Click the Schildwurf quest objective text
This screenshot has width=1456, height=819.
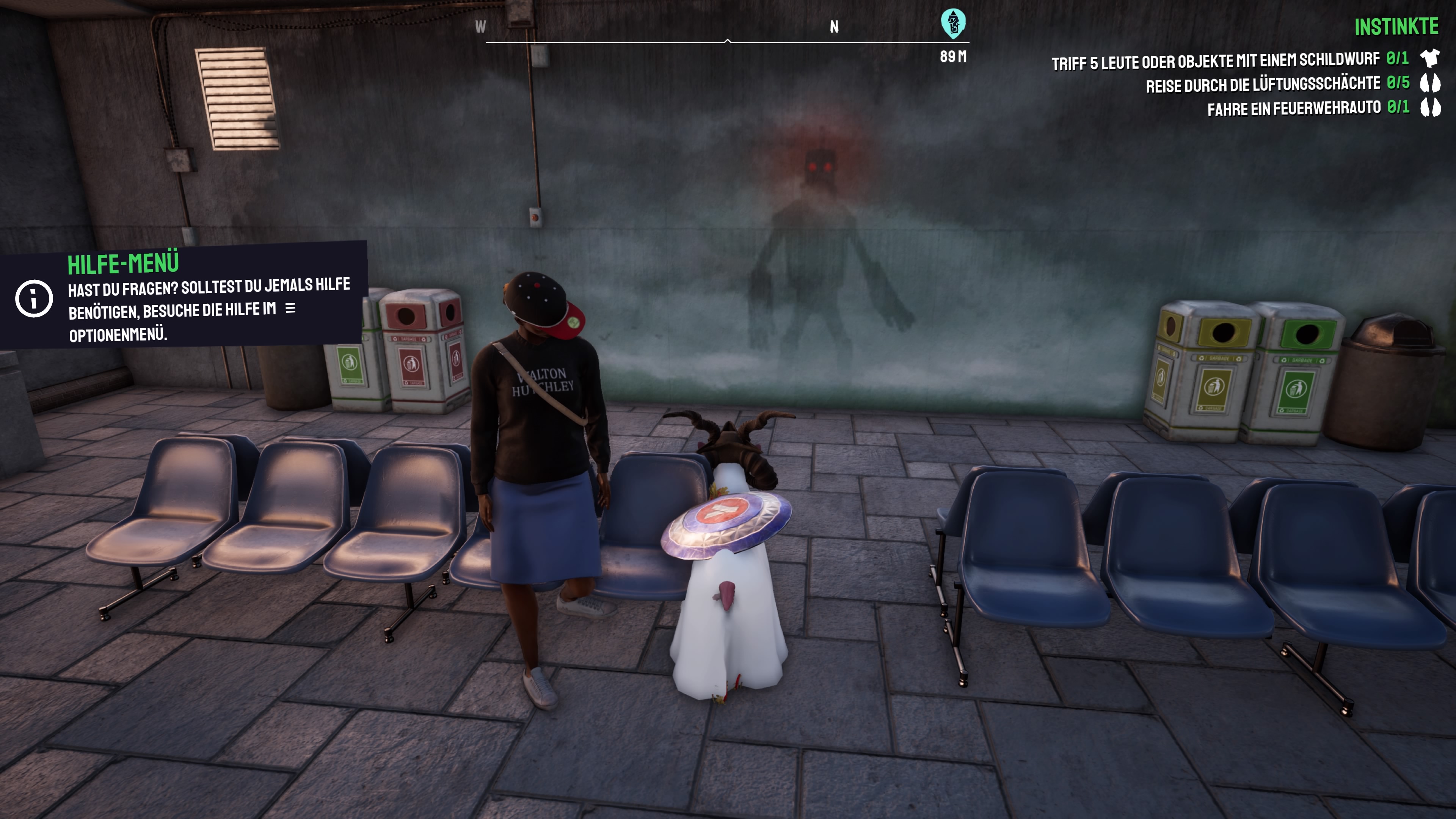point(1214,60)
